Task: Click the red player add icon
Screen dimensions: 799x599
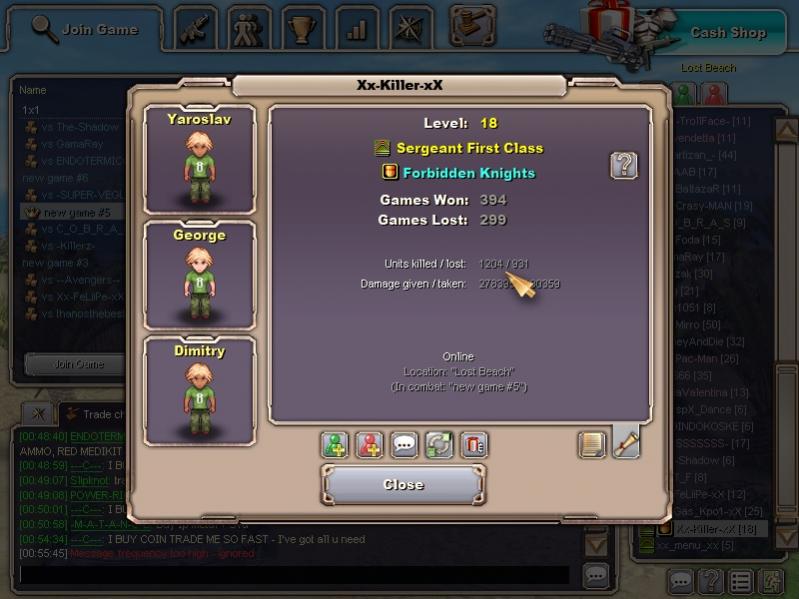Action: pos(369,444)
